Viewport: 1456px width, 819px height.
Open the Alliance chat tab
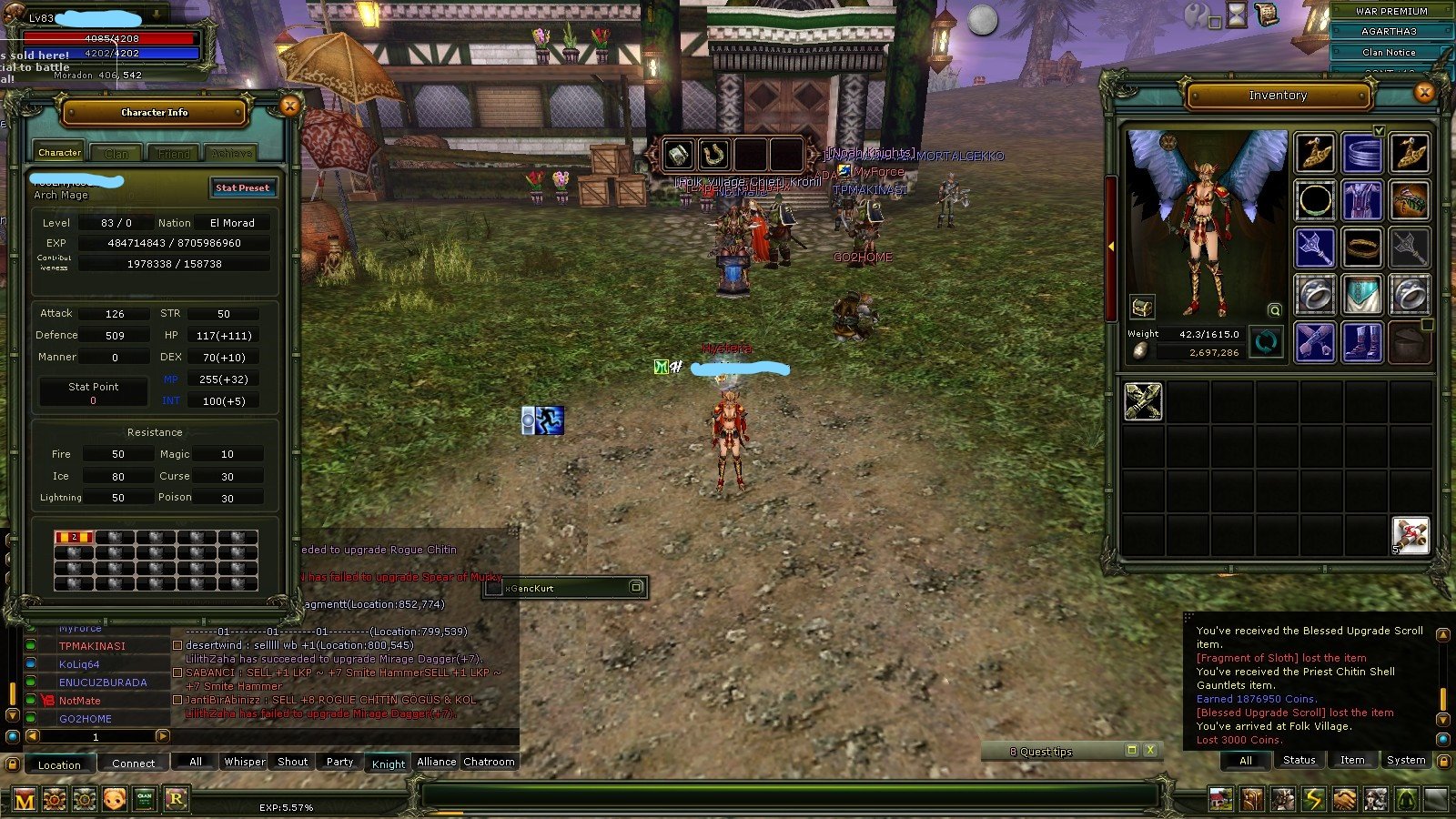click(x=436, y=762)
